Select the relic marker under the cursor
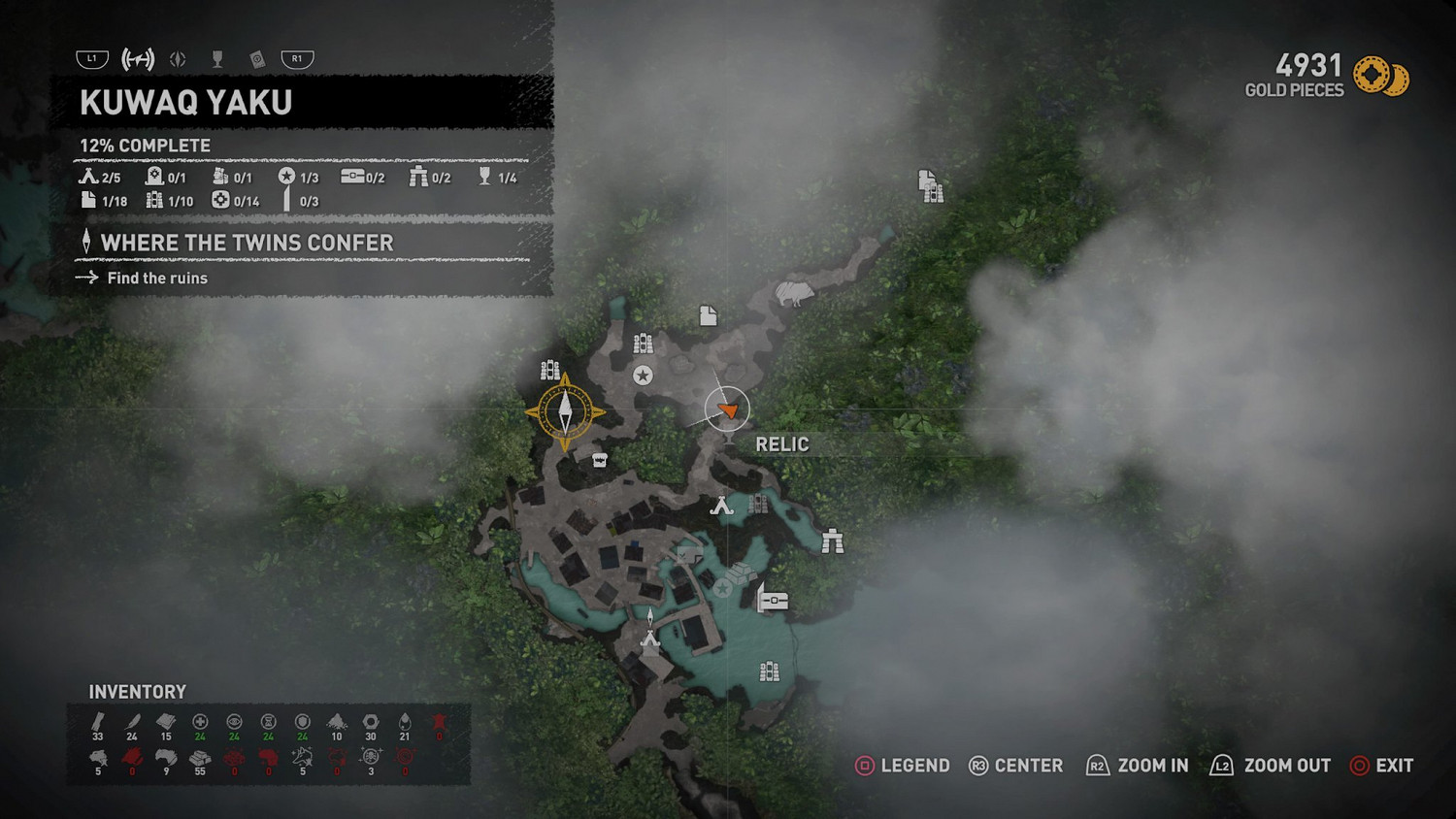This screenshot has height=819, width=1456. click(728, 410)
